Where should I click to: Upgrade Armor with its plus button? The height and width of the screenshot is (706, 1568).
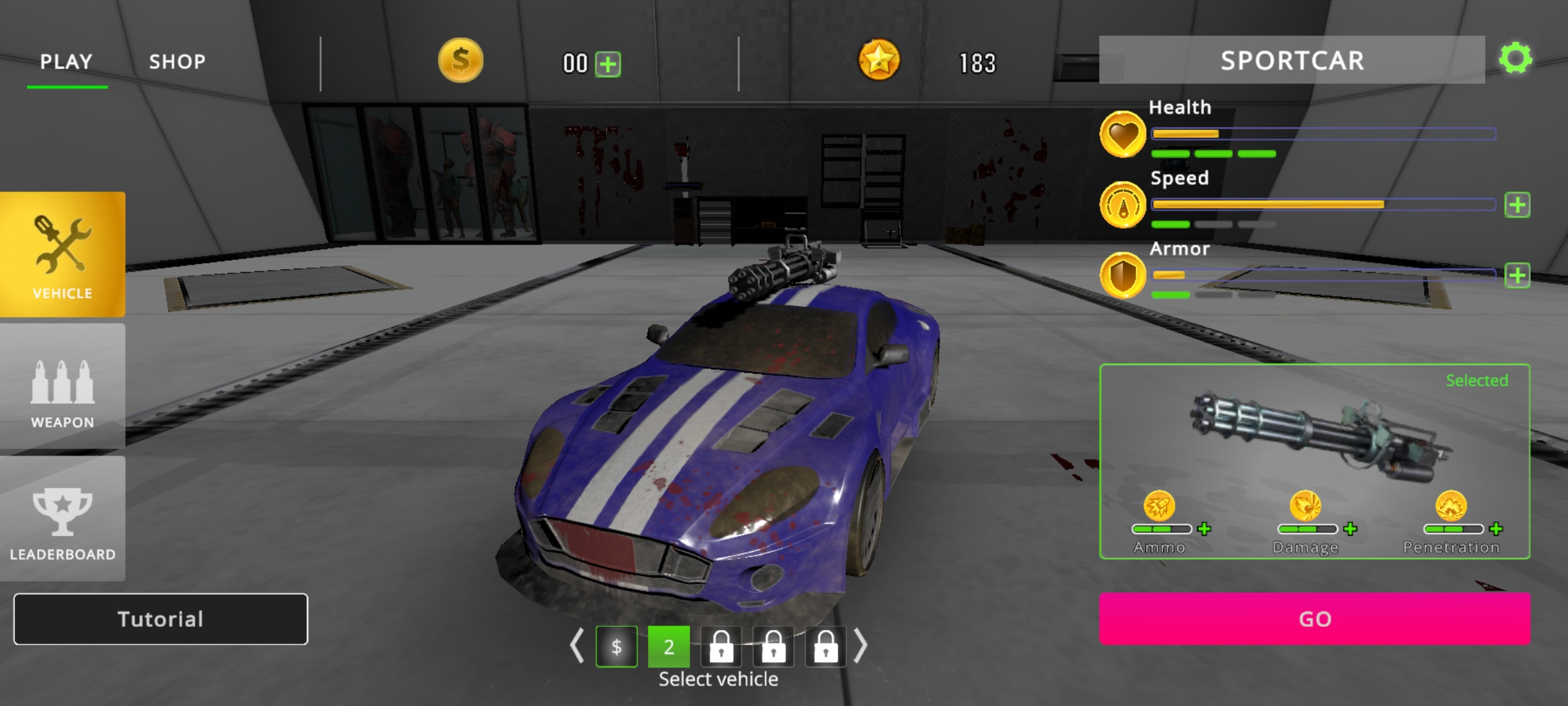[x=1517, y=275]
